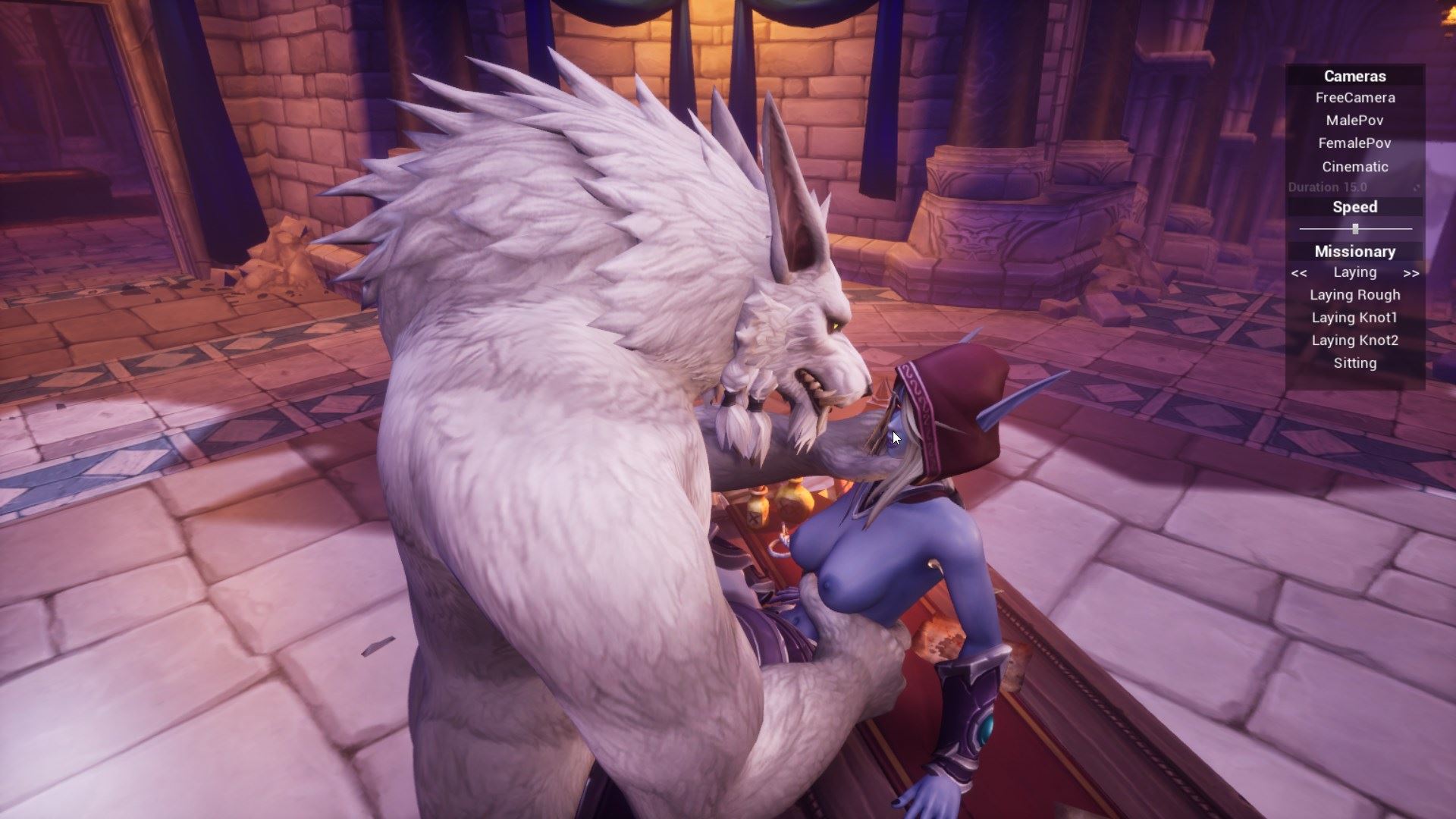Activate the Cinematic camera mode
This screenshot has height=819, width=1456.
click(1354, 167)
